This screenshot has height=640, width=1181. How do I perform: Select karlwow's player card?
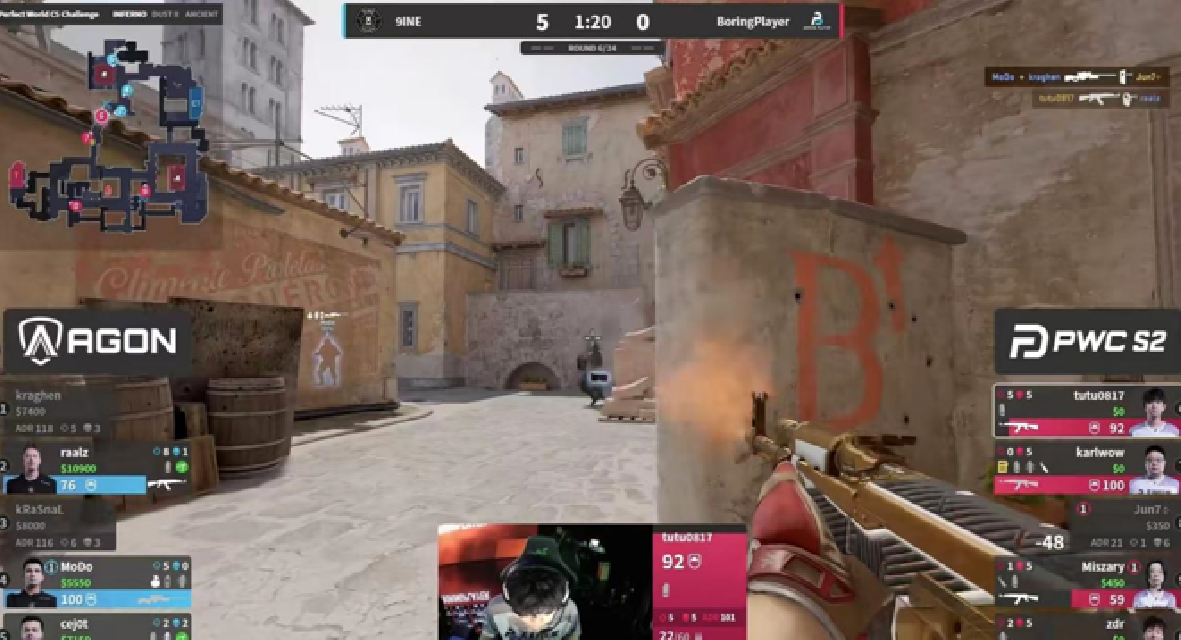[1086, 469]
